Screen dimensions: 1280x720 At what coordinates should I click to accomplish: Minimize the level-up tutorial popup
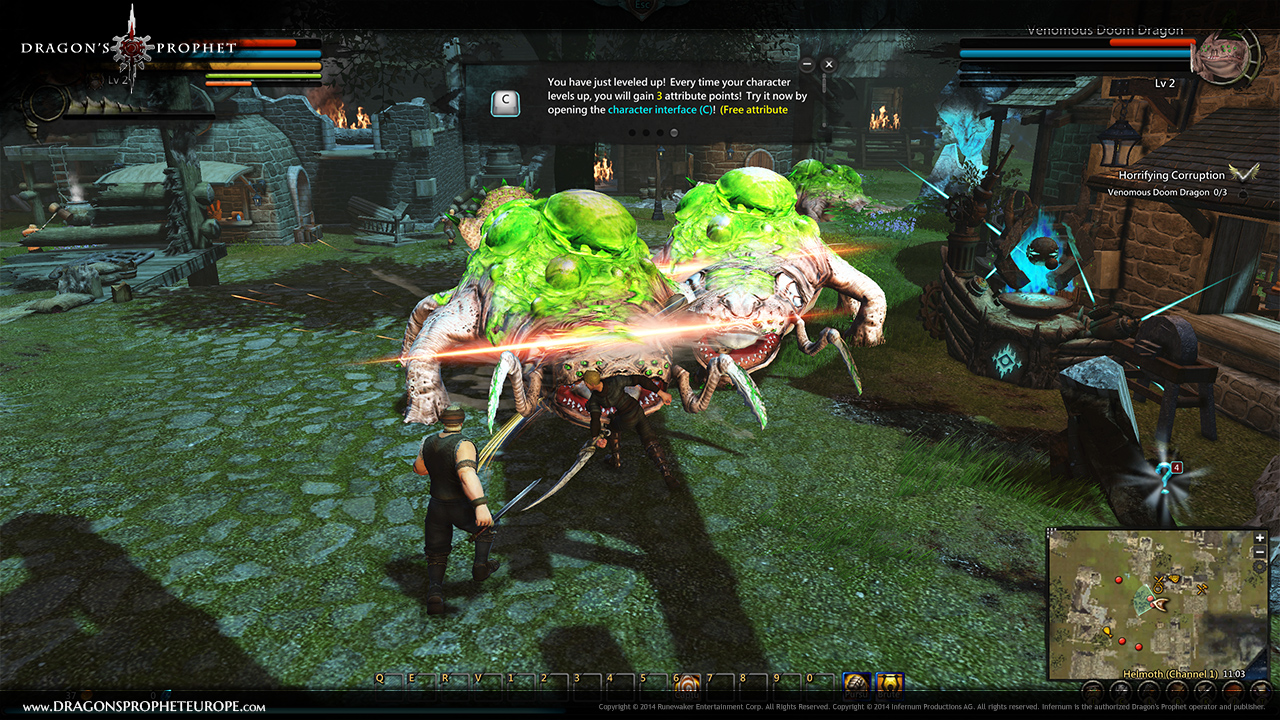click(x=807, y=64)
